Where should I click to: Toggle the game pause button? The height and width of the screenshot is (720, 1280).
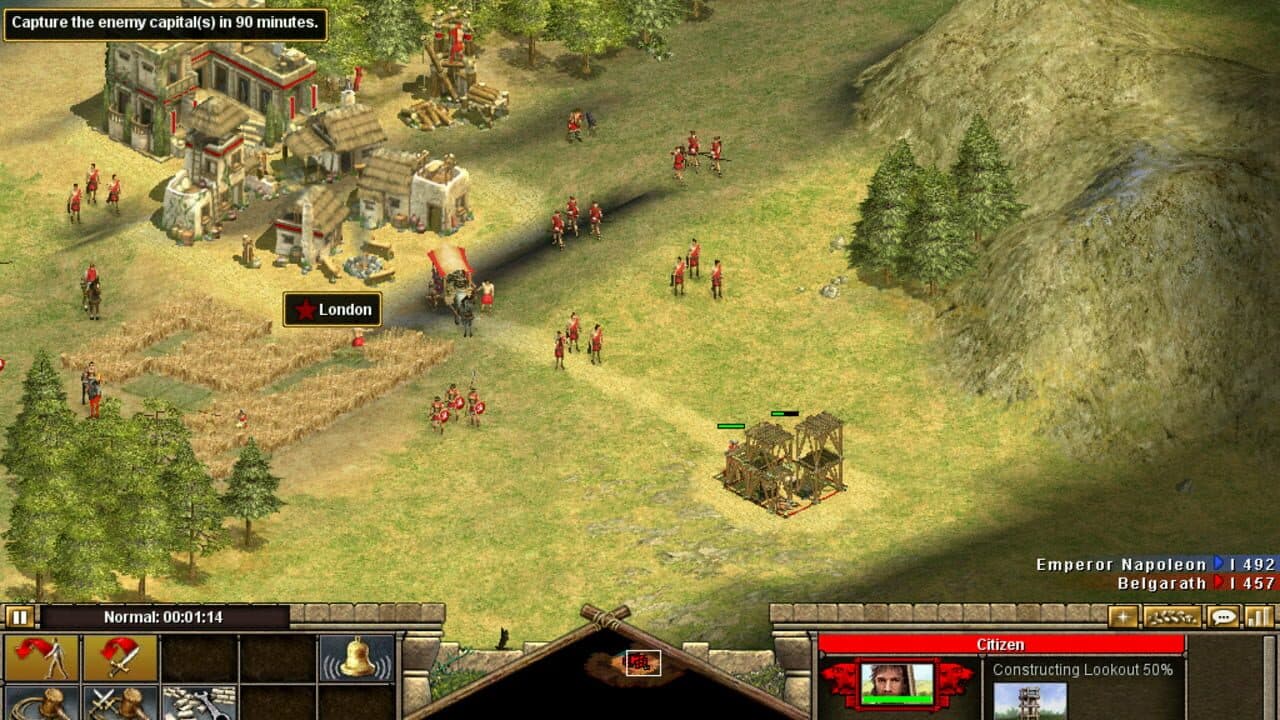coord(18,617)
